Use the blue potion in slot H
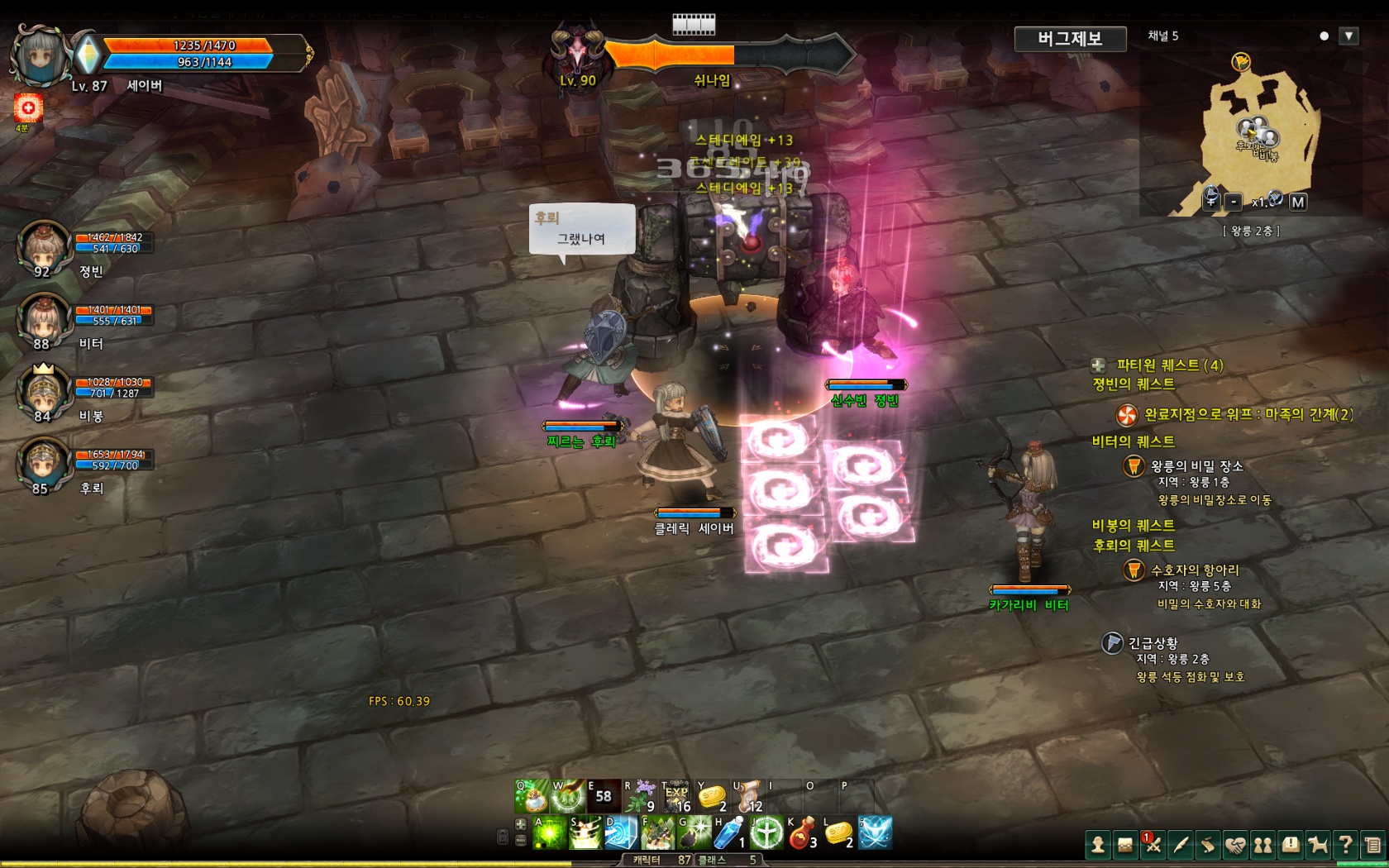The height and width of the screenshot is (868, 1389). tap(730, 833)
